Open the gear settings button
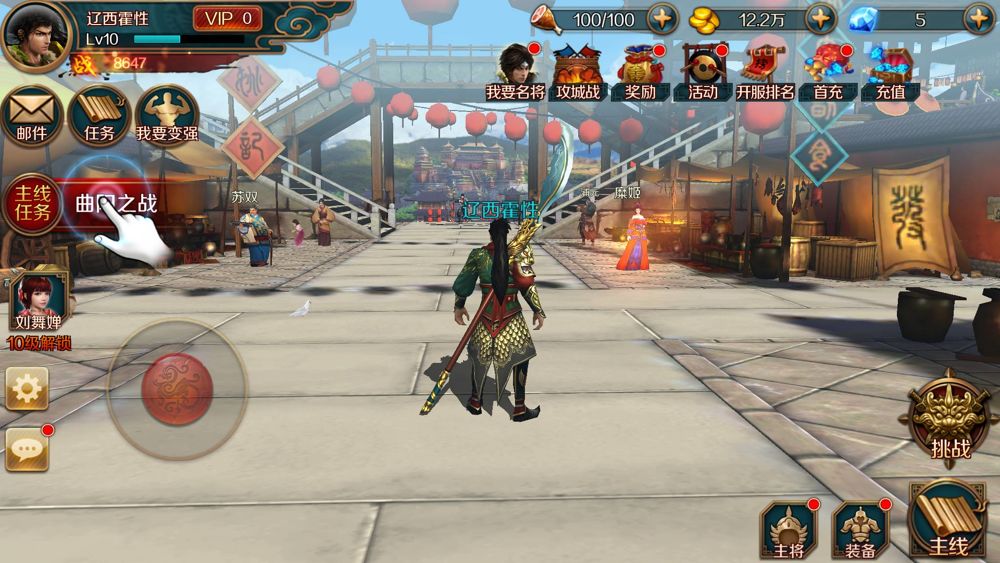 [x=27, y=388]
